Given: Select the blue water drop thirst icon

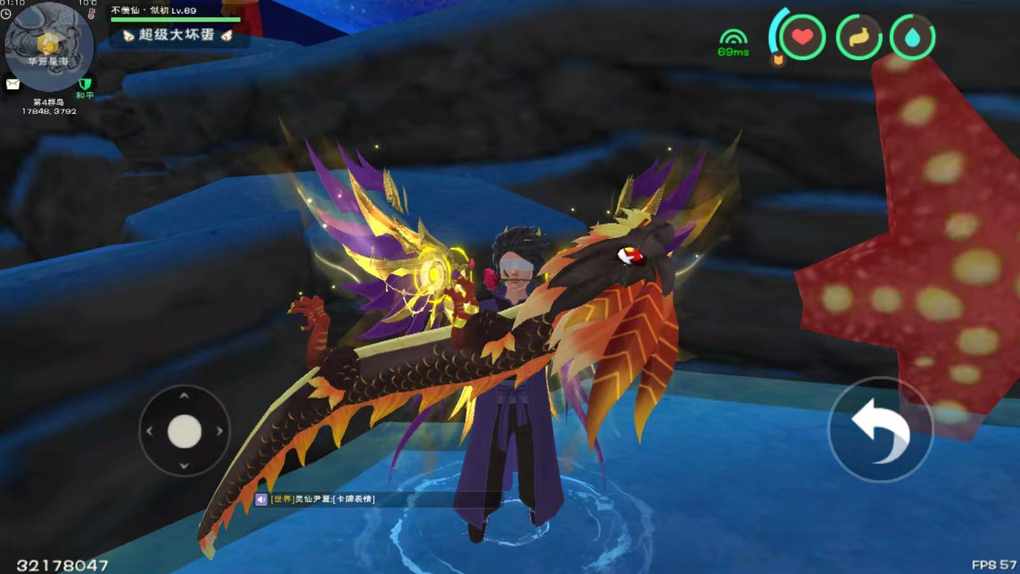Looking at the screenshot, I should click(912, 38).
